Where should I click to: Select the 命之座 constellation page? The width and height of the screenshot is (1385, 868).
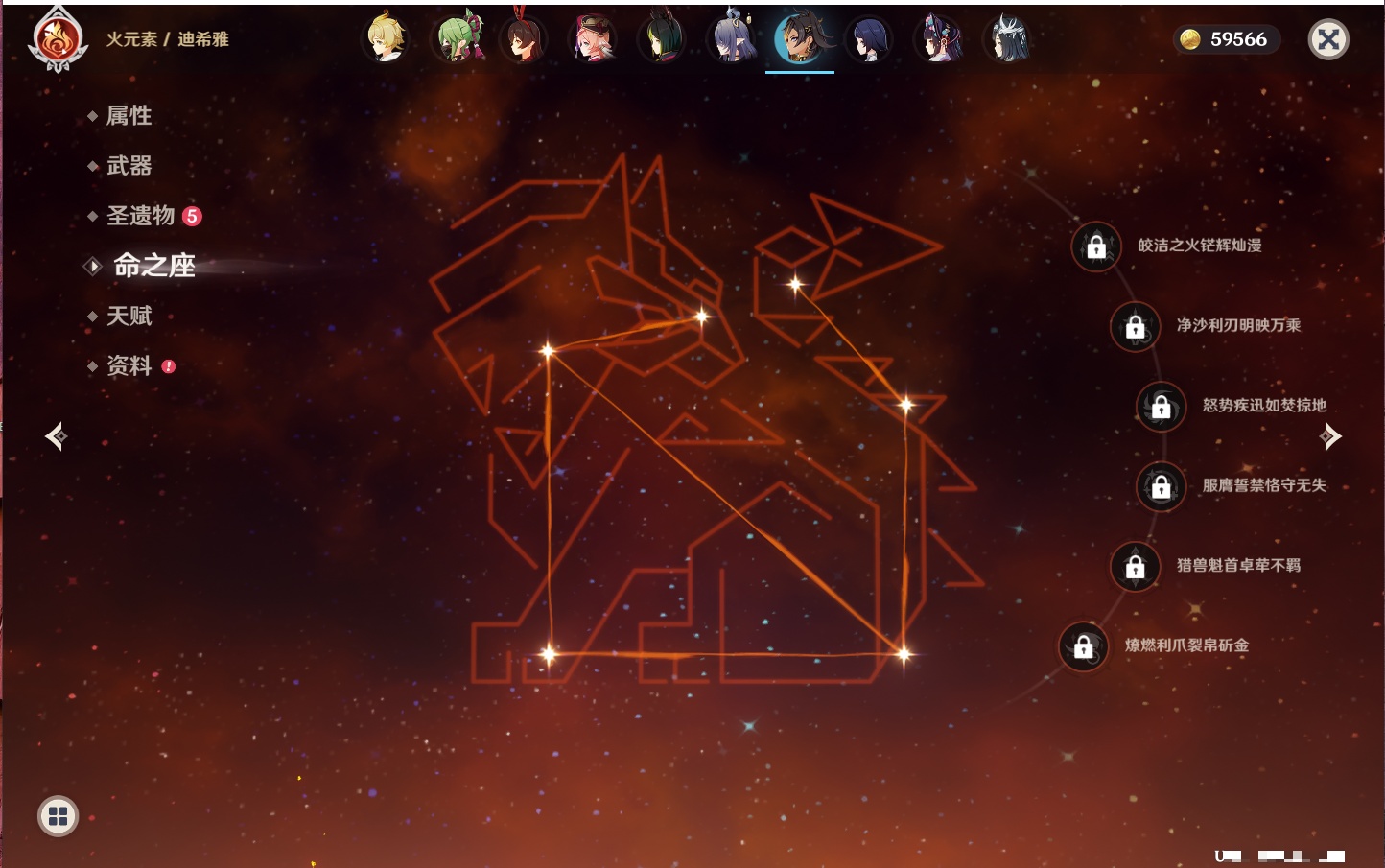click(x=153, y=266)
